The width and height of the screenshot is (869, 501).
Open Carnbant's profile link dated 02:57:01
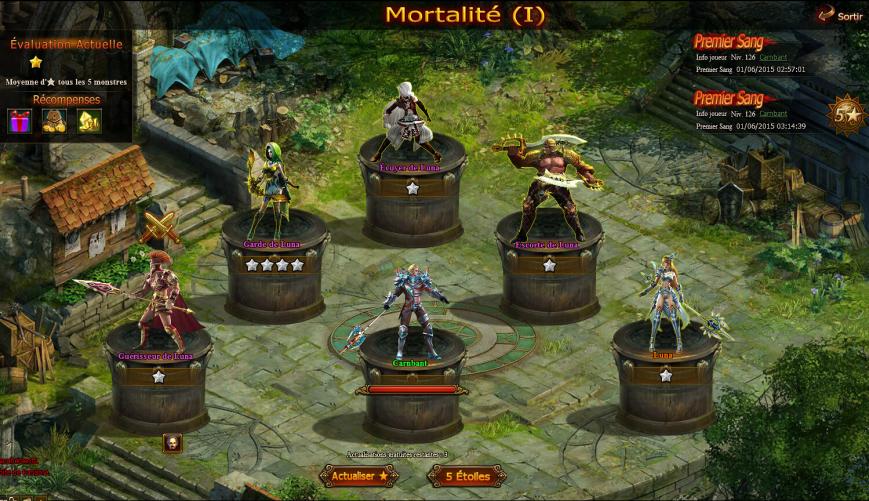click(x=773, y=58)
